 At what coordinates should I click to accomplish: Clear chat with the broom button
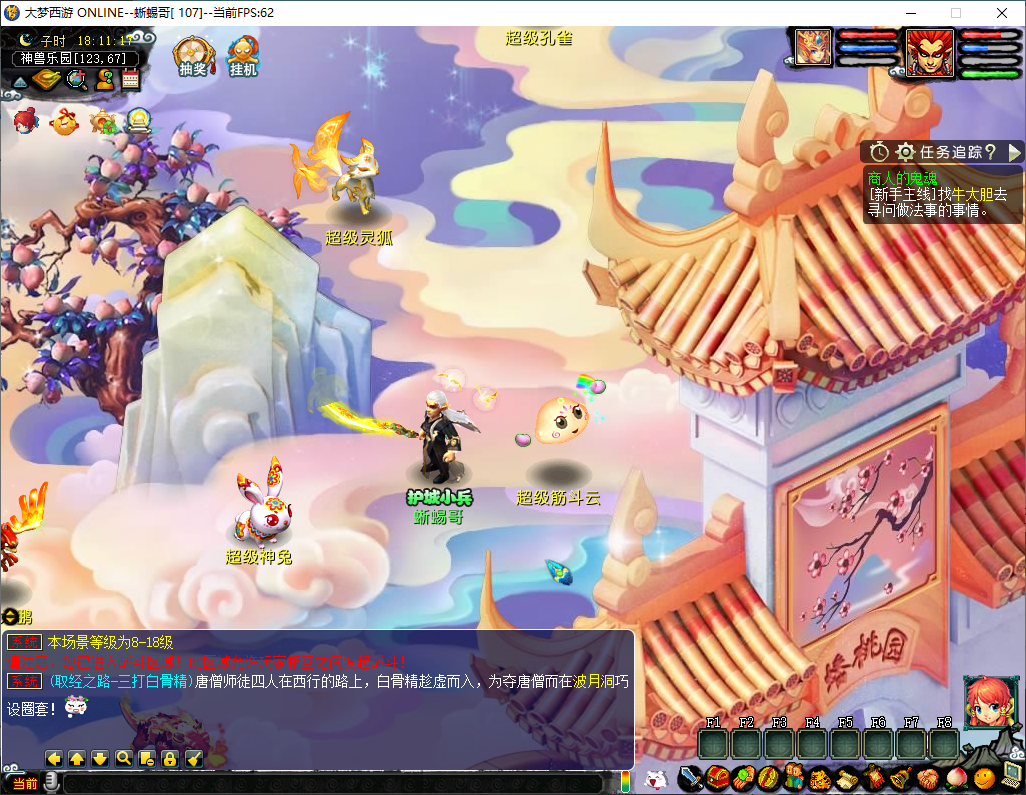click(194, 759)
